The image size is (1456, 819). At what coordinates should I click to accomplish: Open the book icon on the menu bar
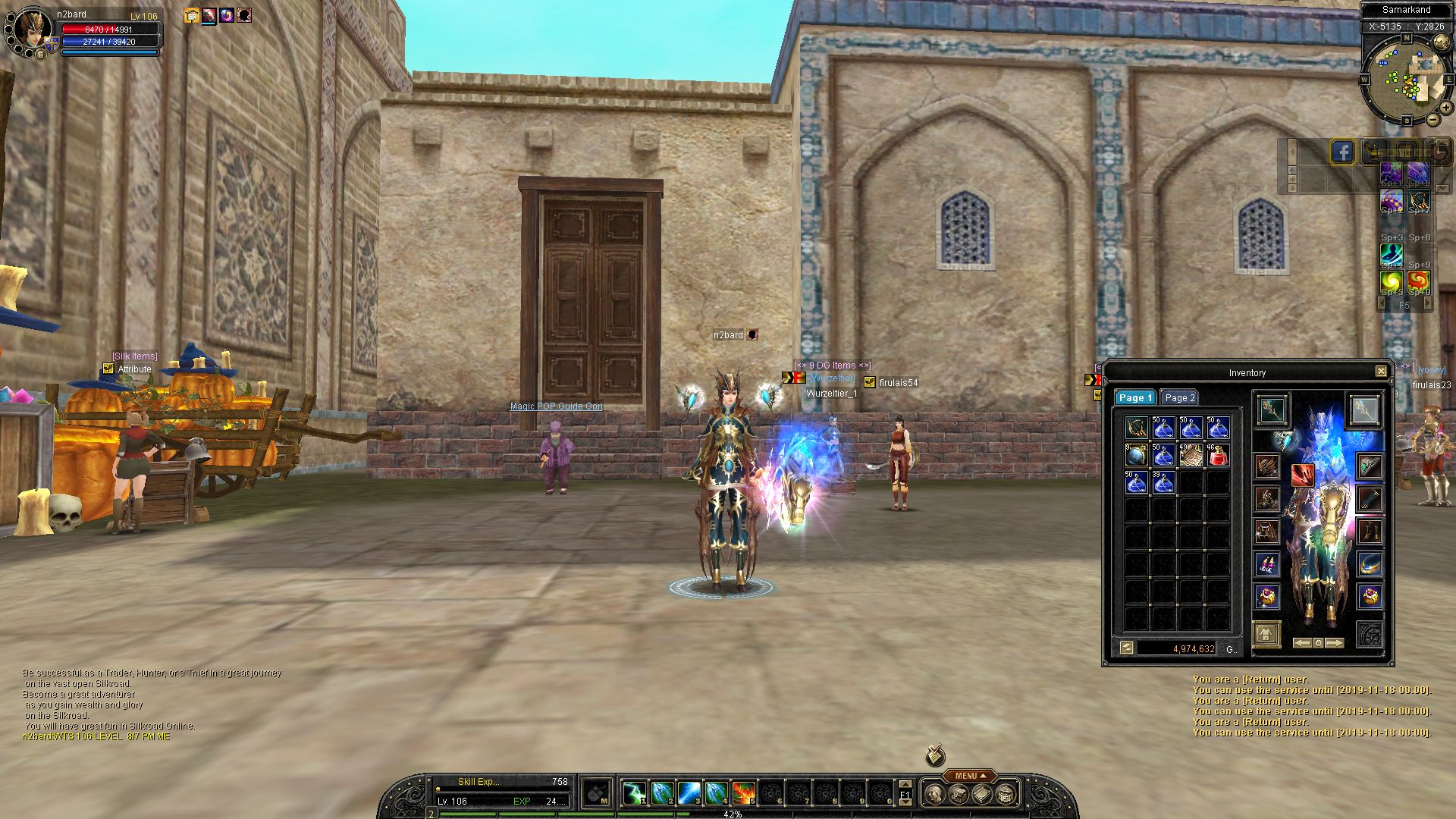click(982, 794)
